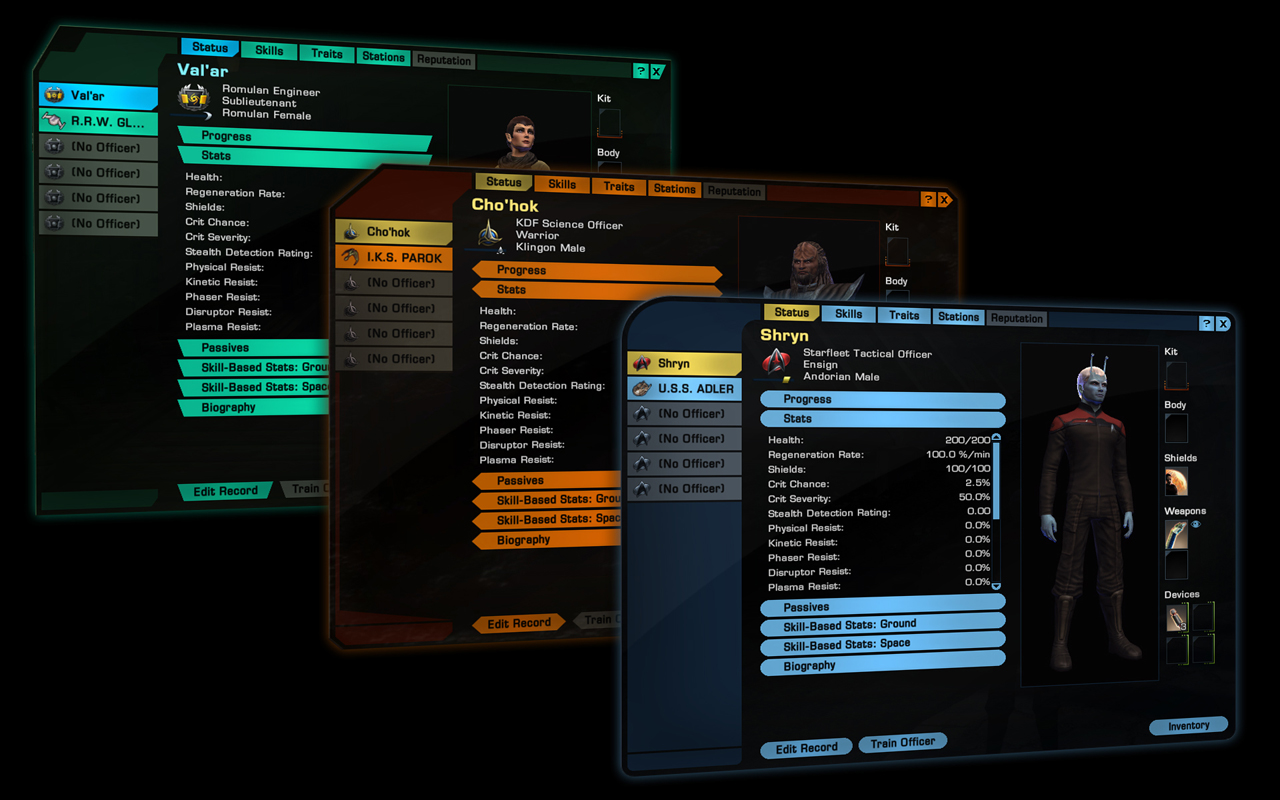Open the Inventory with the Inventory button
Image resolution: width=1280 pixels, height=800 pixels.
coord(1188,726)
